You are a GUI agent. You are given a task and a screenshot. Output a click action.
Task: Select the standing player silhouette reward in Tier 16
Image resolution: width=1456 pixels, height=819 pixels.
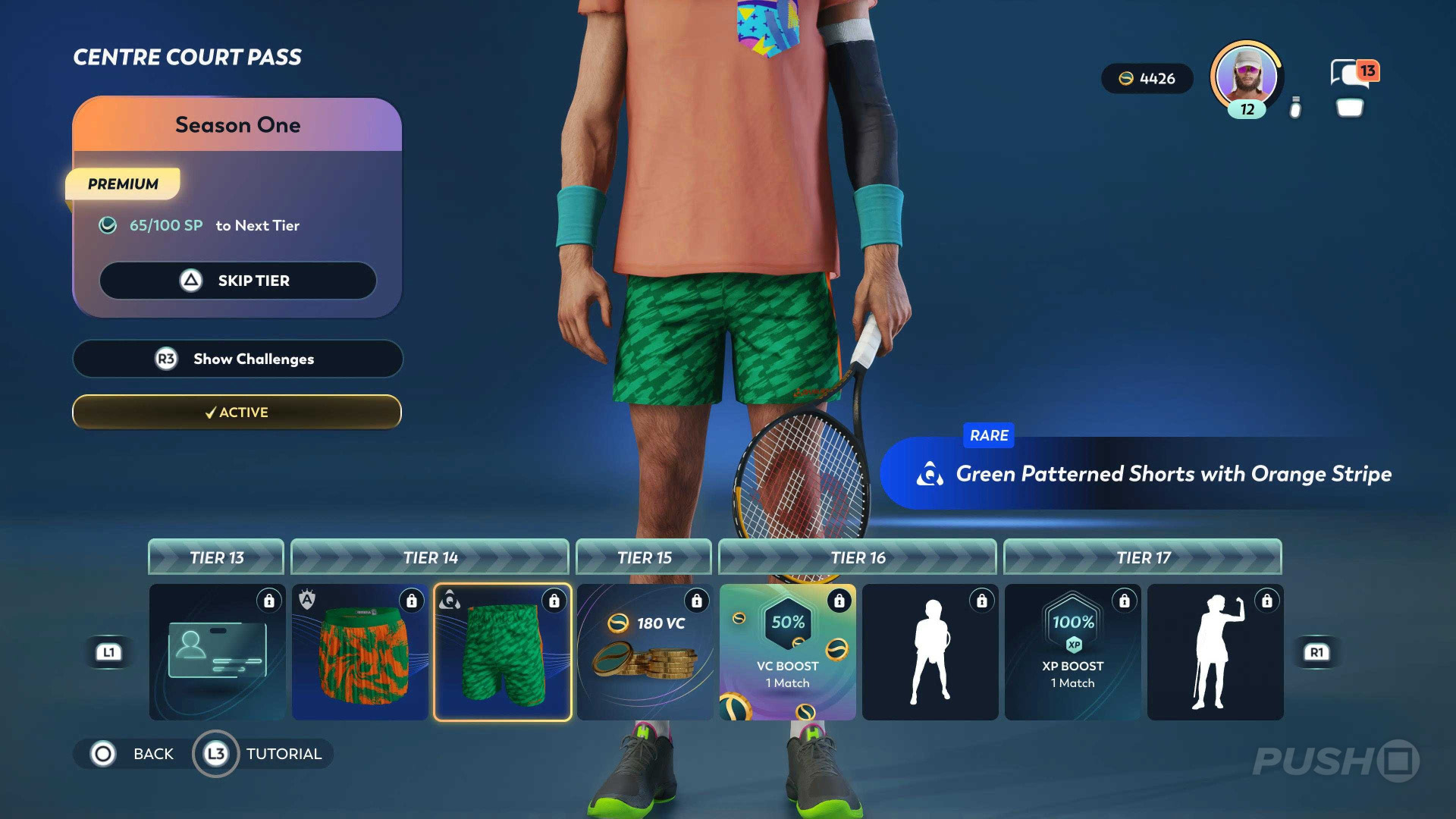930,652
